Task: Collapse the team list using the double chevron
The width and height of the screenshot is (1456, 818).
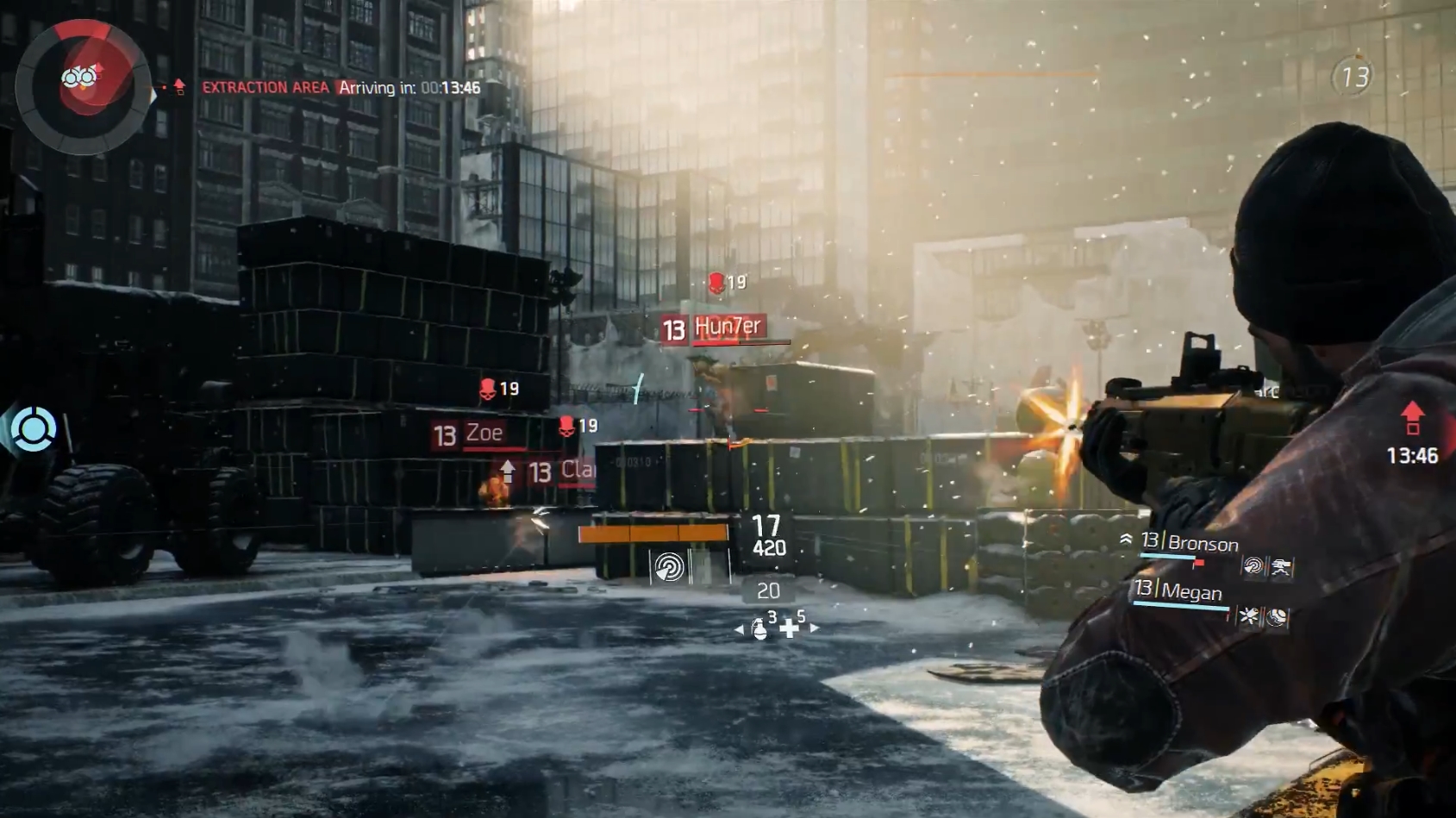Action: pos(1127,538)
